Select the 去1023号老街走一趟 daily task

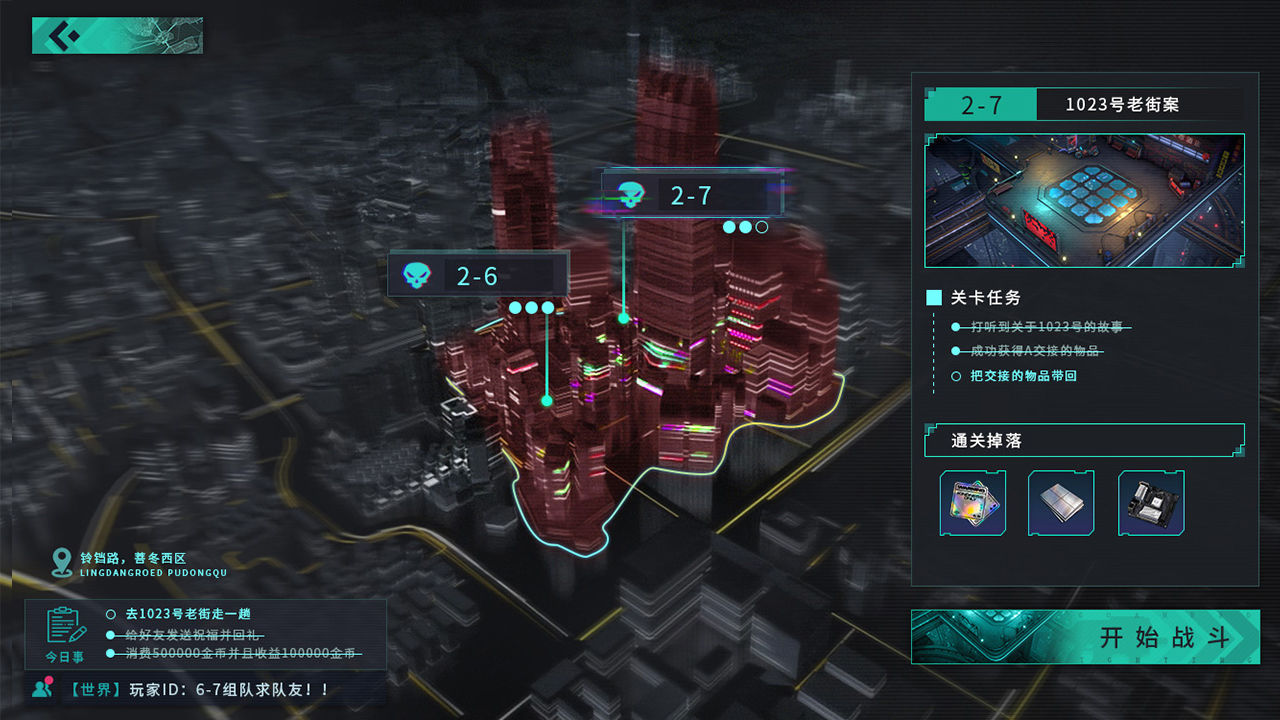click(x=187, y=613)
